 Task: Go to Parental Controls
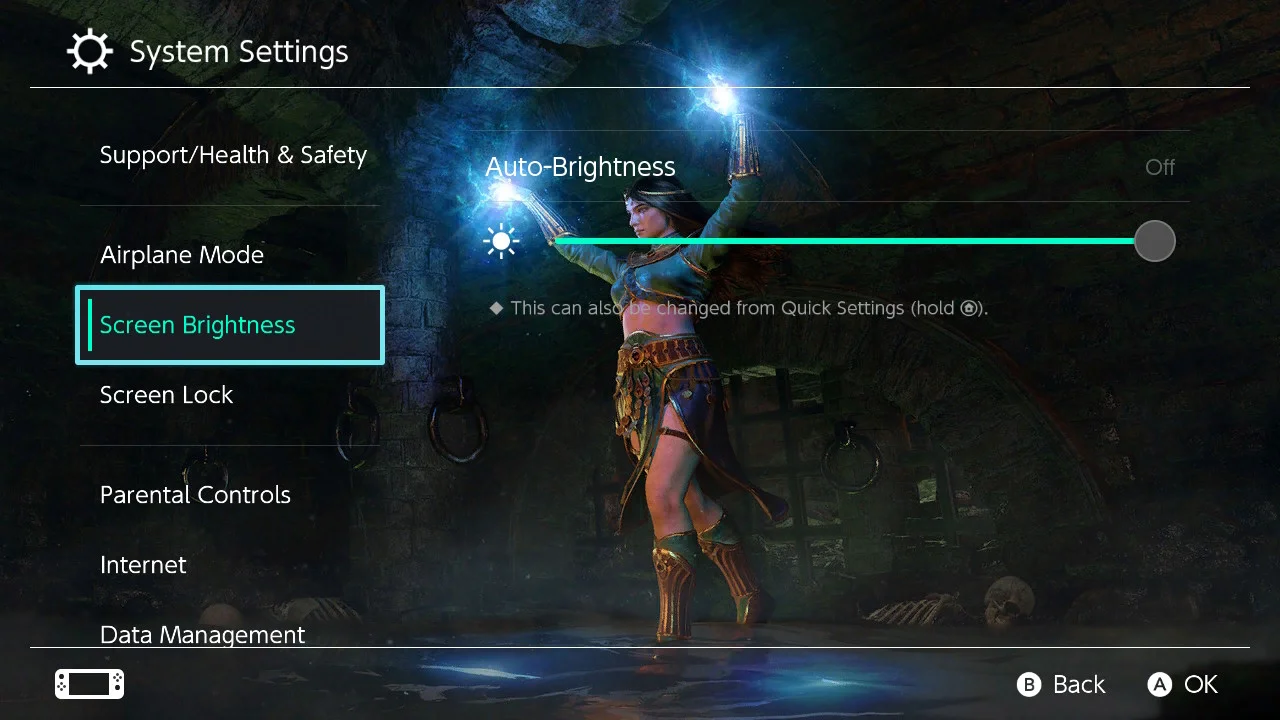(195, 495)
